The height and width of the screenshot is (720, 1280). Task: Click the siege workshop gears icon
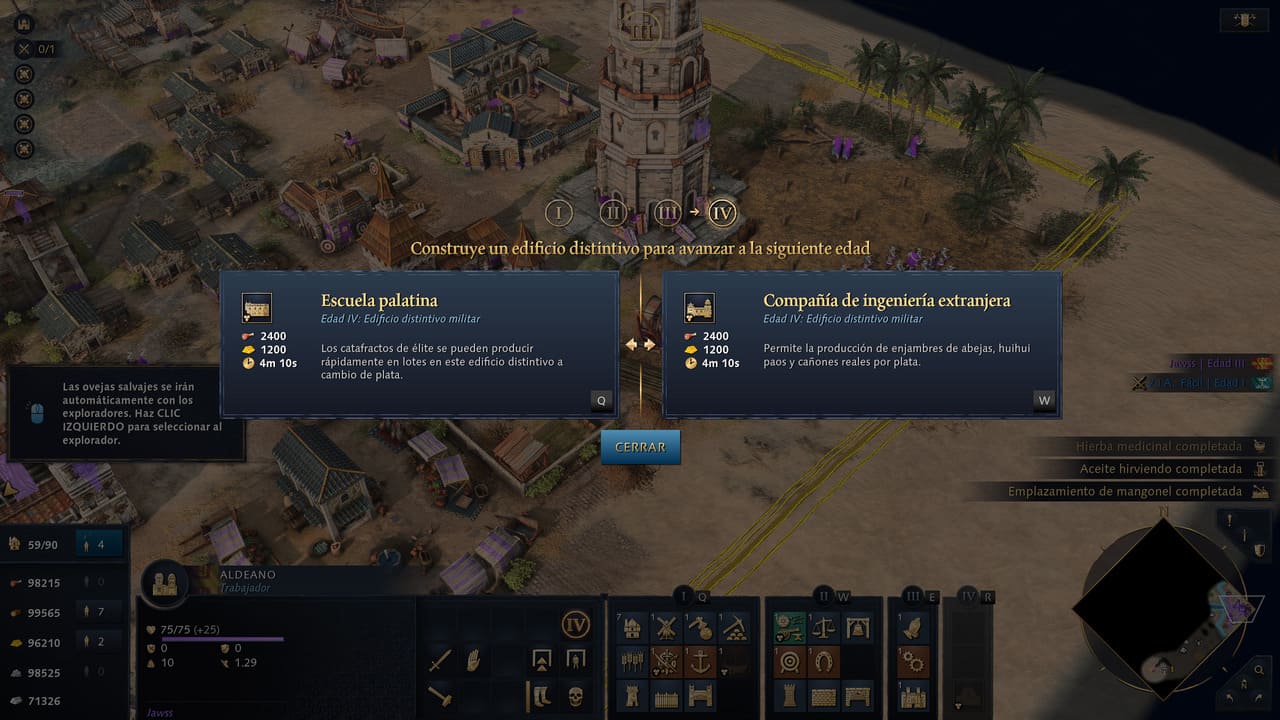tap(914, 662)
